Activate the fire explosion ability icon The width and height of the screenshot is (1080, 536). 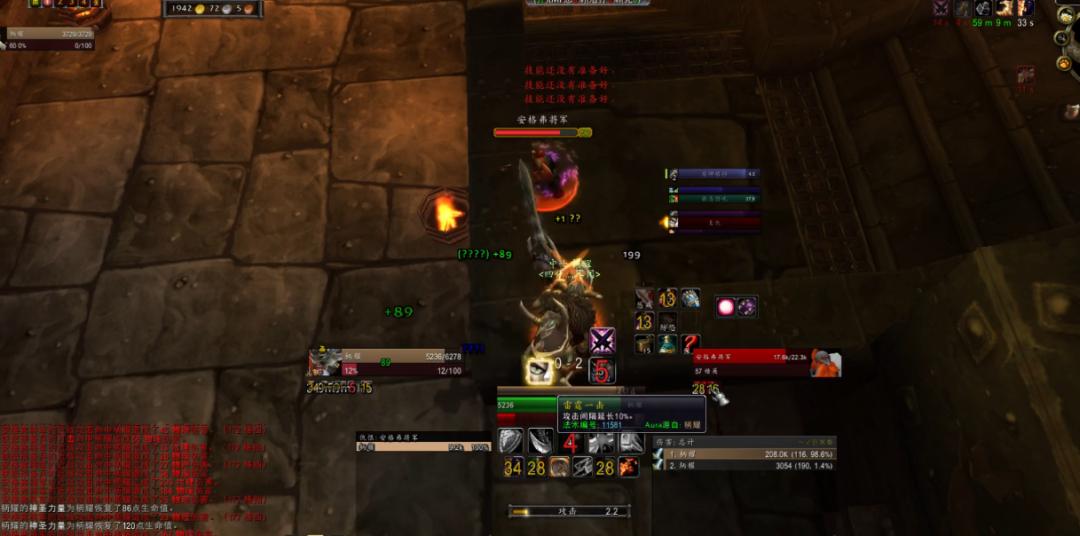[629, 466]
